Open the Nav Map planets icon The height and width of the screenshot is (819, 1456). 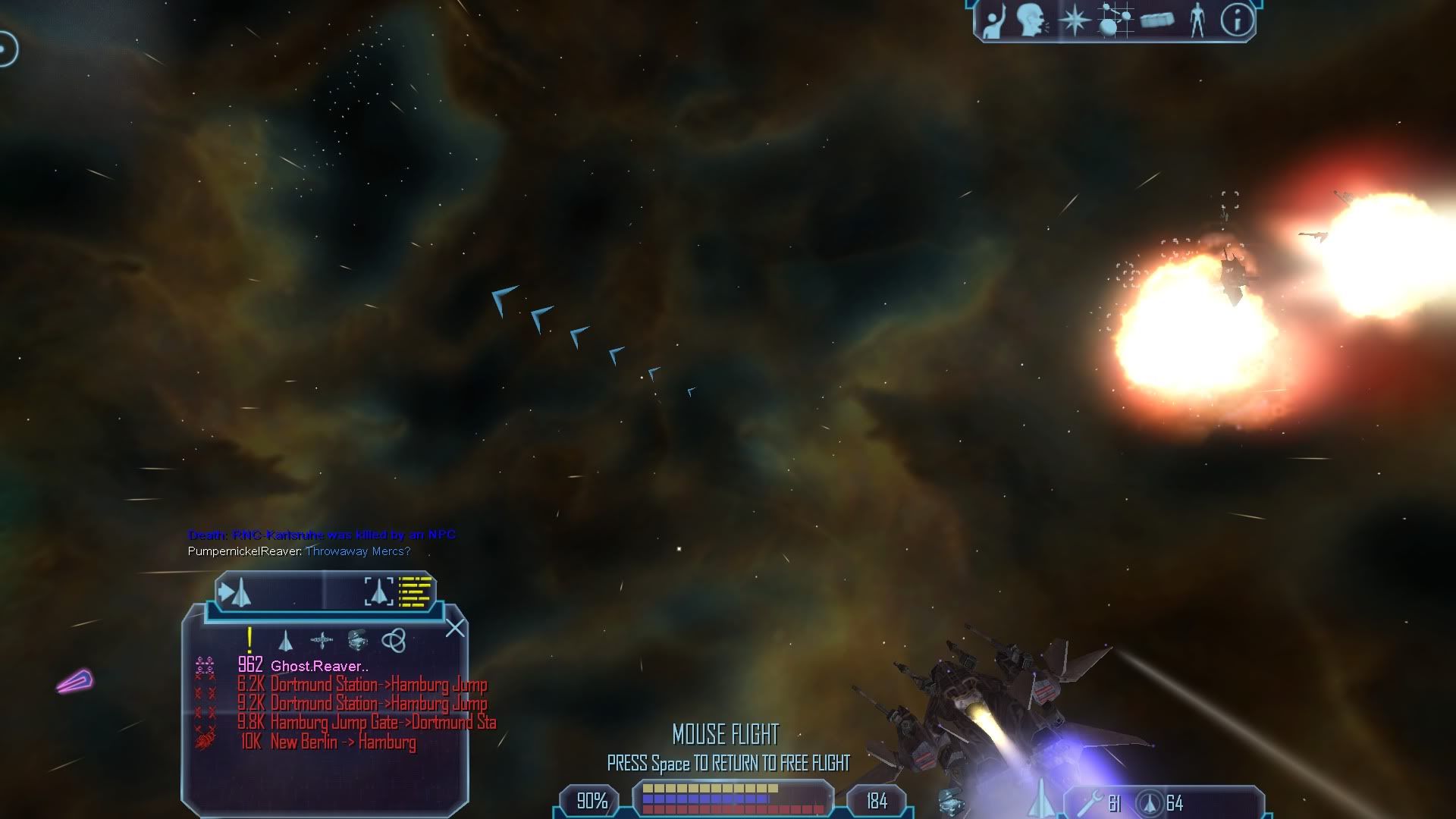[1116, 20]
